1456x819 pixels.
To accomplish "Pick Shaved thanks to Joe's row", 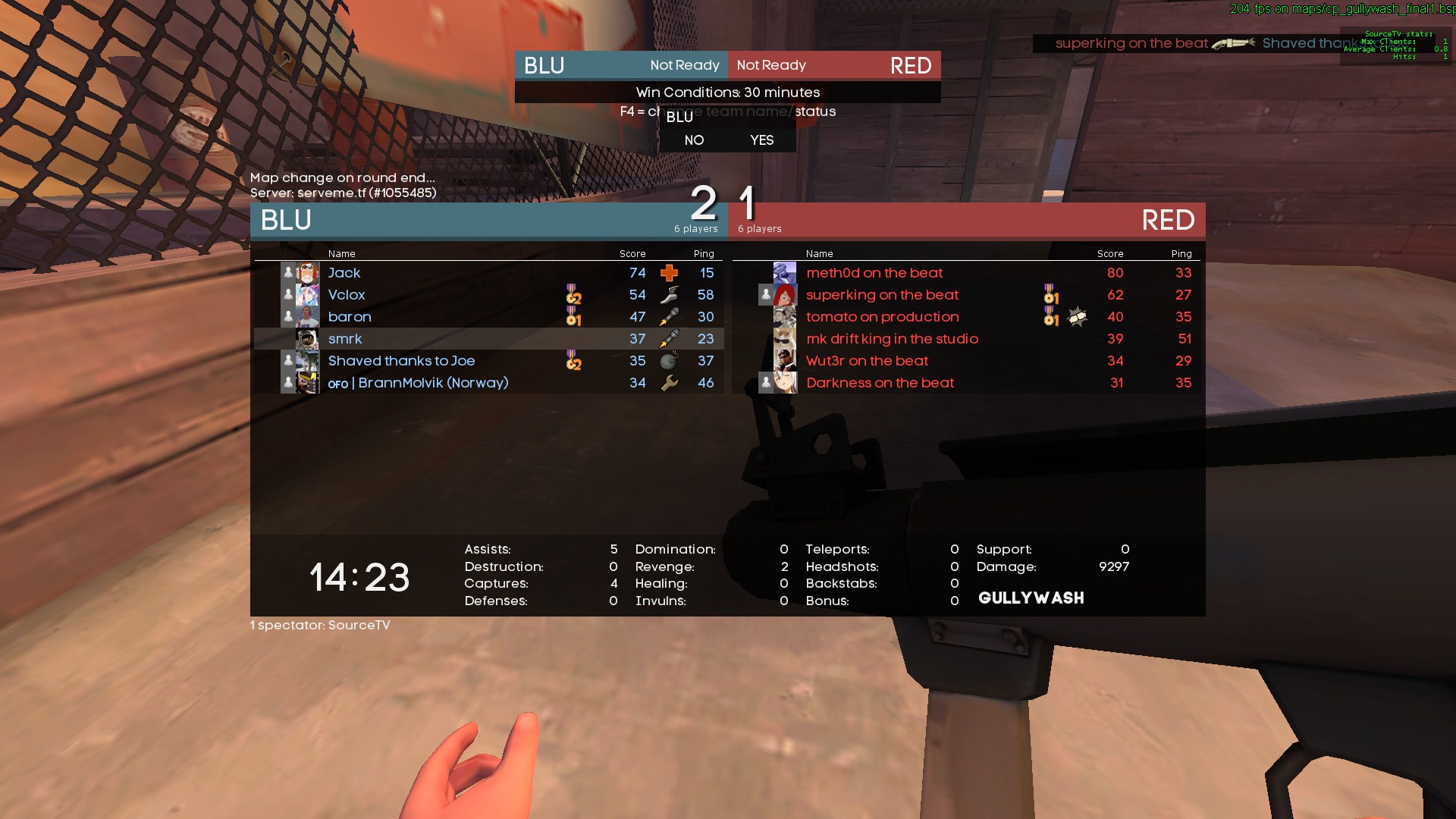I will pos(401,361).
